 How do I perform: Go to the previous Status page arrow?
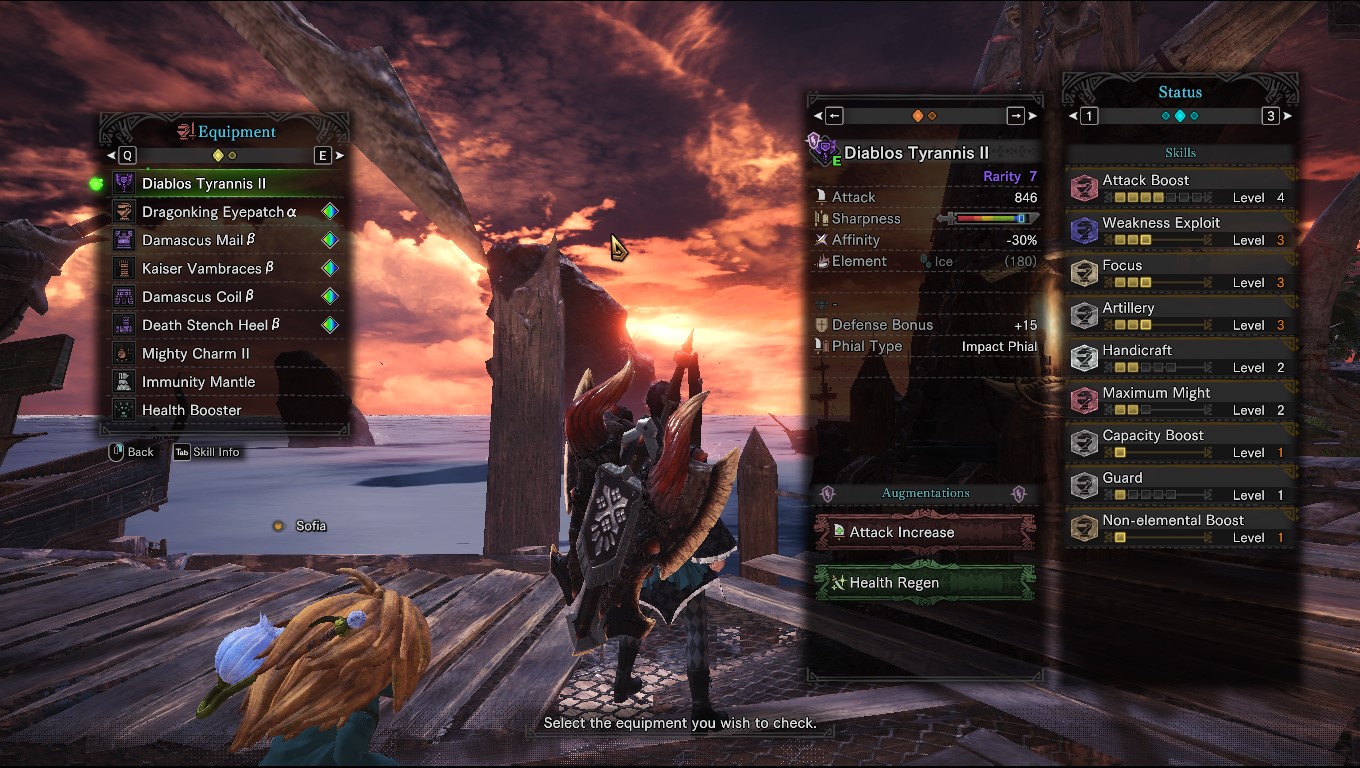(x=1088, y=116)
